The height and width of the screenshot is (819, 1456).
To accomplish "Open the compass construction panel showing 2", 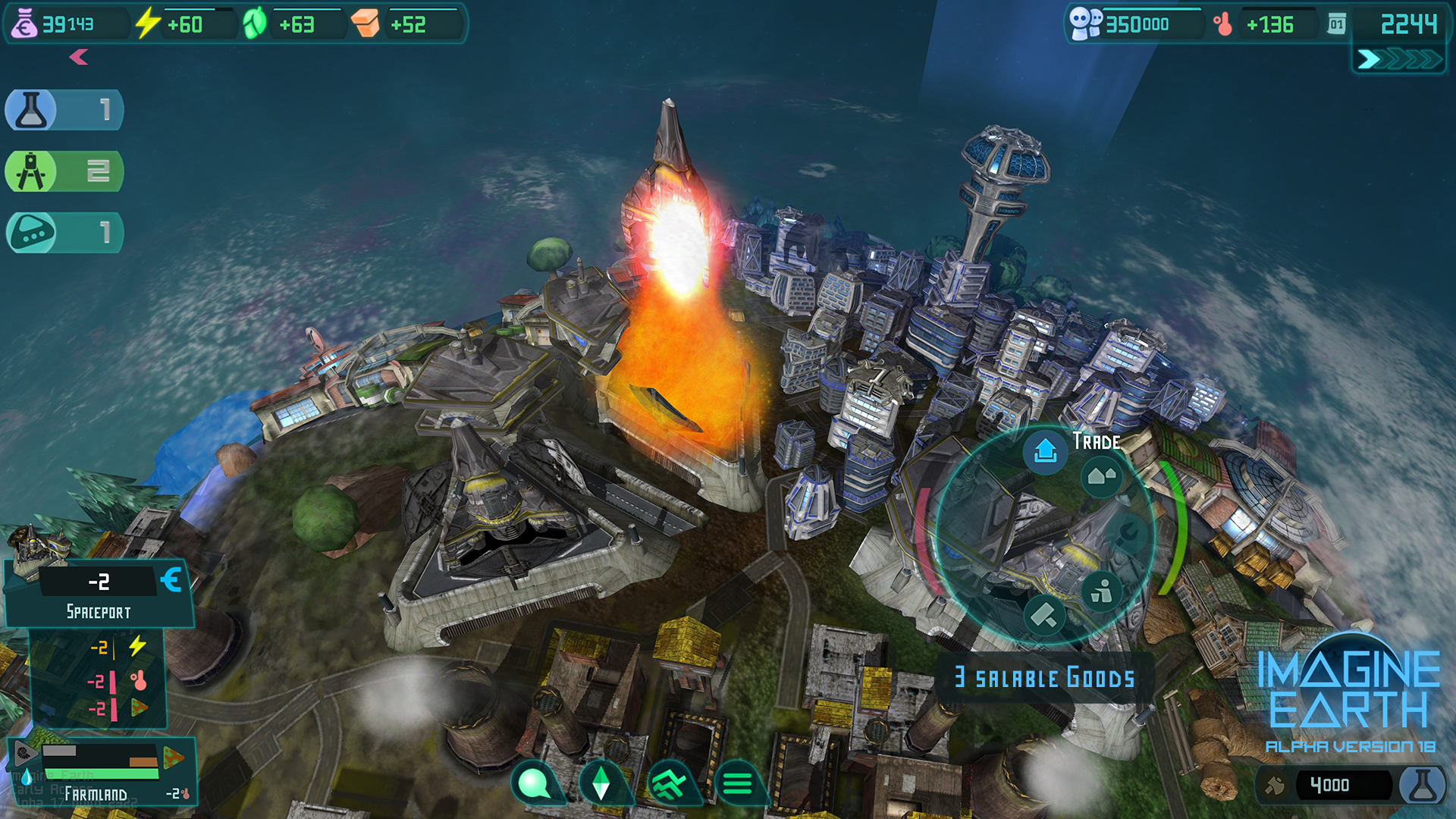I will click(x=64, y=171).
